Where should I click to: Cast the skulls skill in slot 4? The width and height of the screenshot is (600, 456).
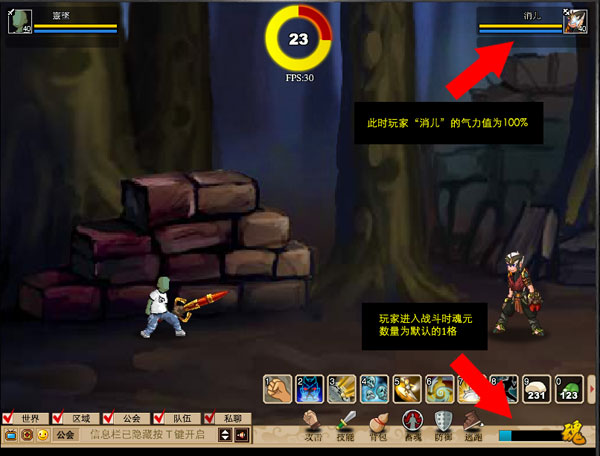375,387
